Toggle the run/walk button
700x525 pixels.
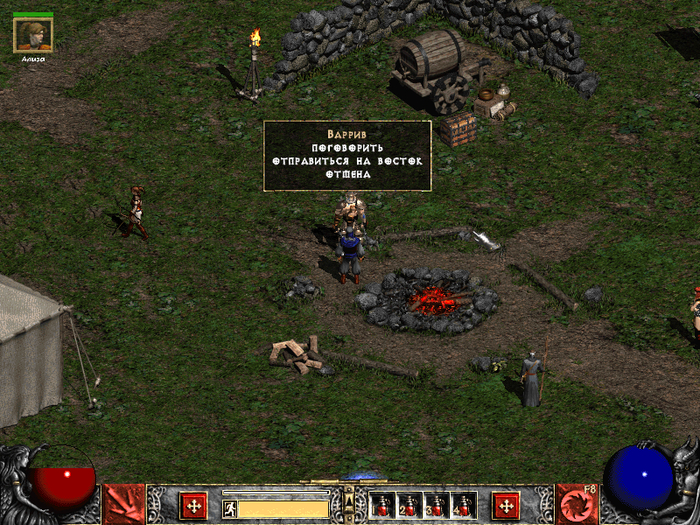[x=230, y=508]
